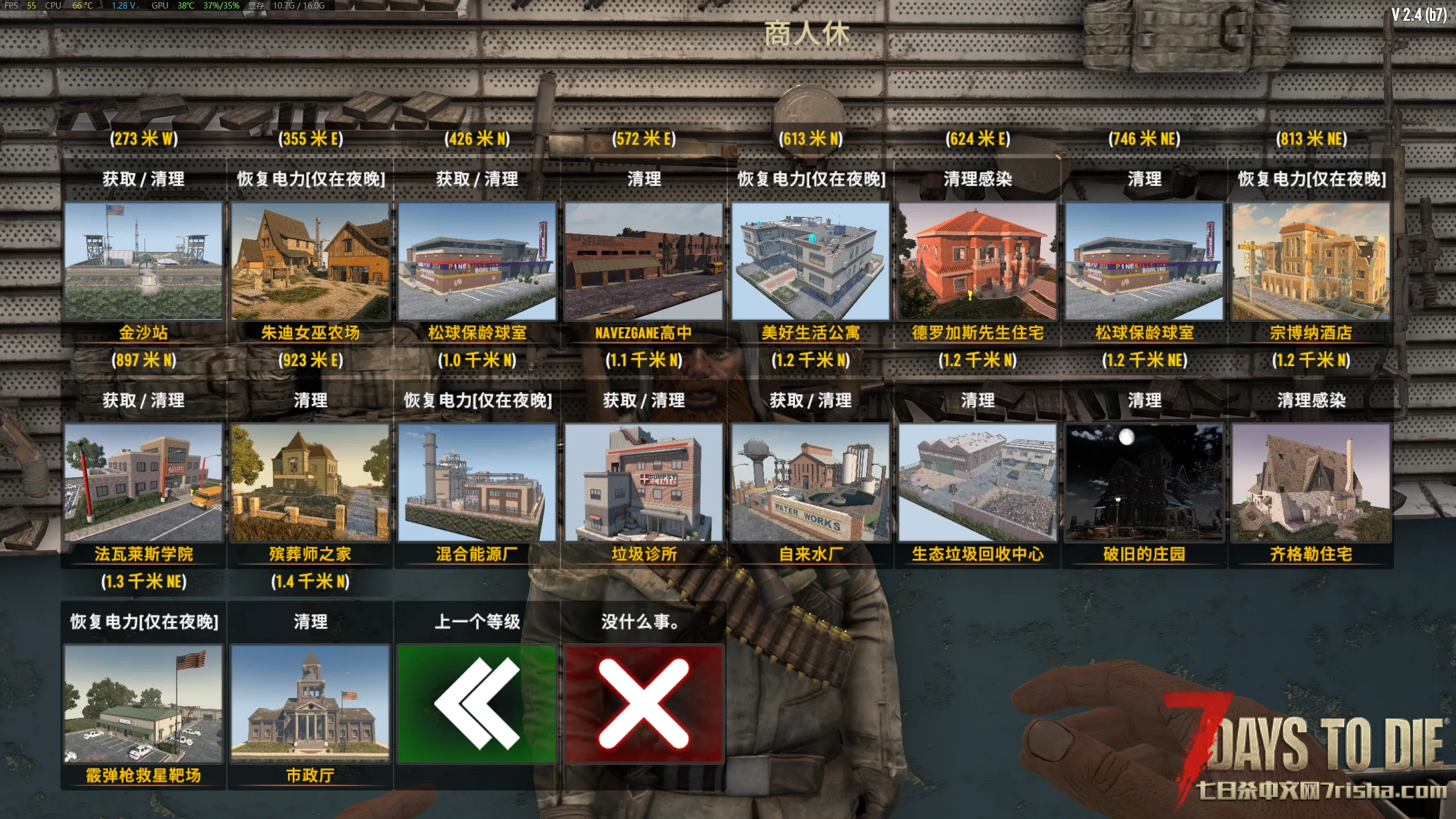Close dialog with the red X button
Image resolution: width=1456 pixels, height=819 pixels.
[644, 704]
